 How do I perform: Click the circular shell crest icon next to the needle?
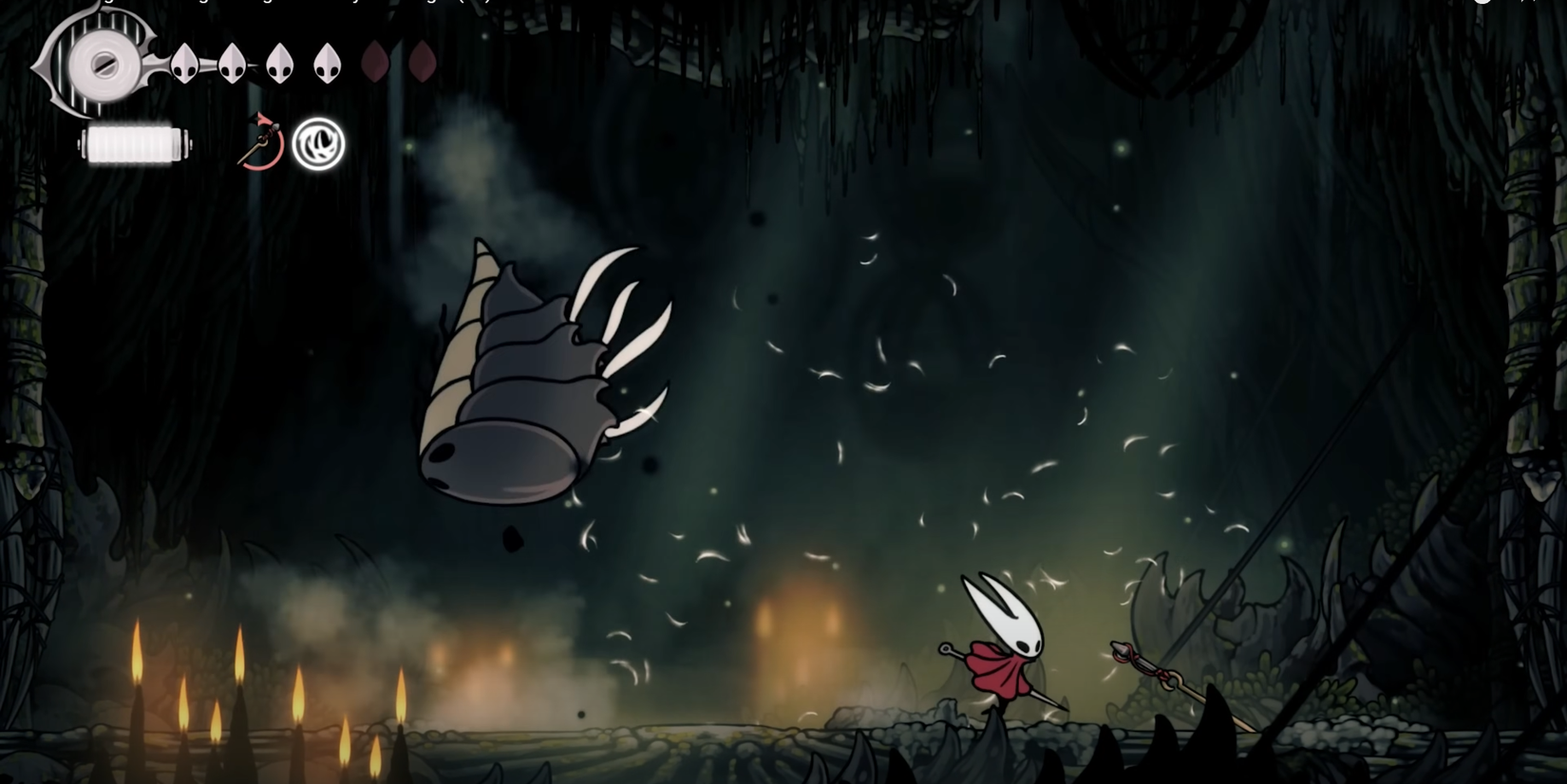[319, 143]
